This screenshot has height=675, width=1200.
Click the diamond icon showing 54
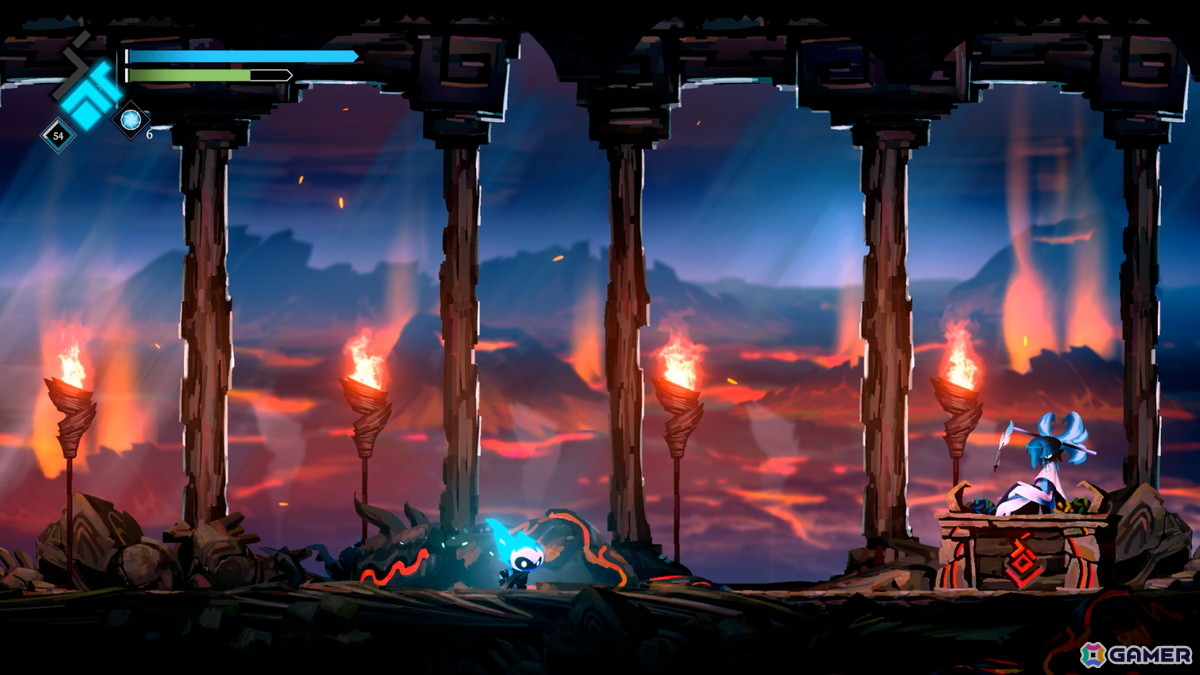click(x=57, y=135)
